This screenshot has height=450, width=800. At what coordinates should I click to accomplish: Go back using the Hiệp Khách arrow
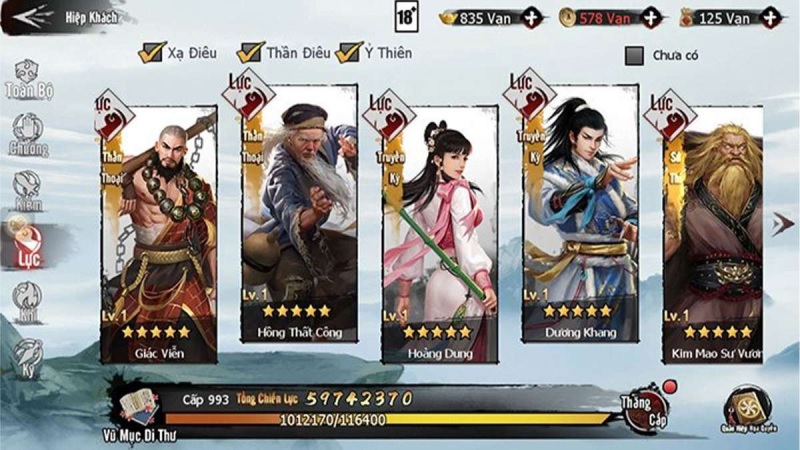coord(30,16)
